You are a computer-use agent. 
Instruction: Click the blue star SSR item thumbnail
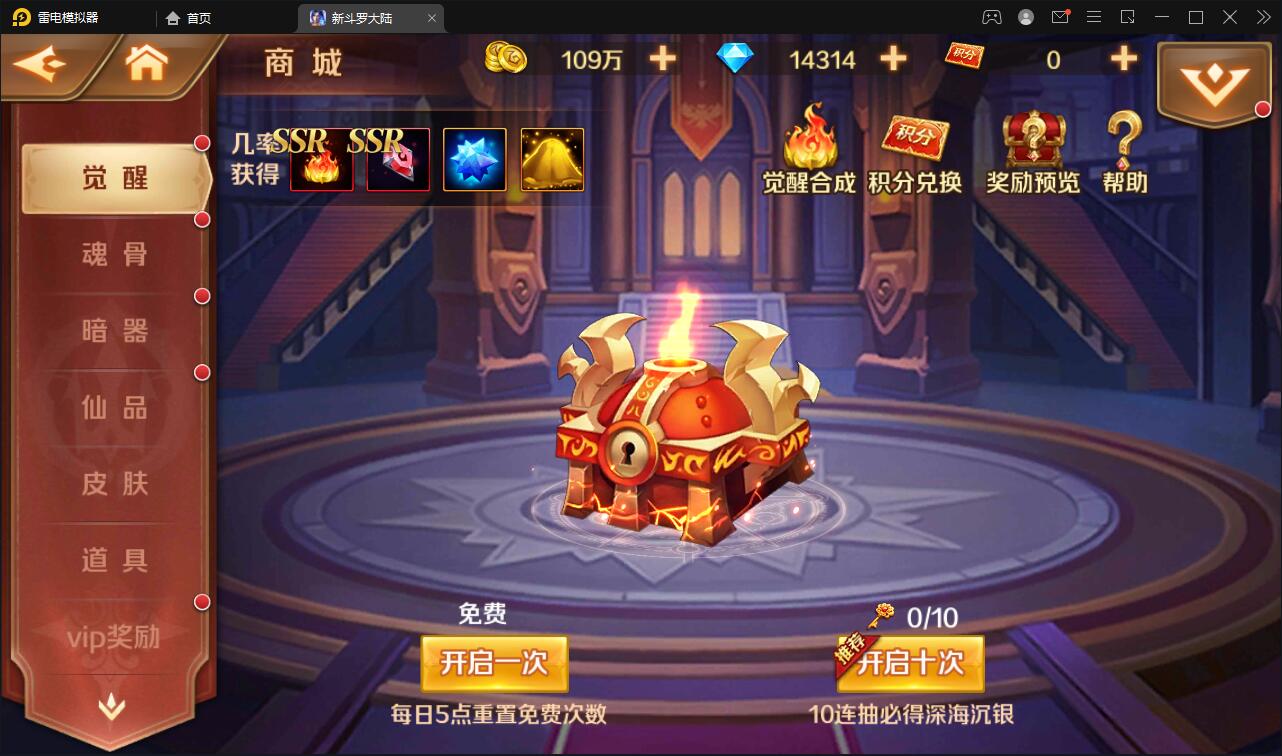tap(474, 159)
